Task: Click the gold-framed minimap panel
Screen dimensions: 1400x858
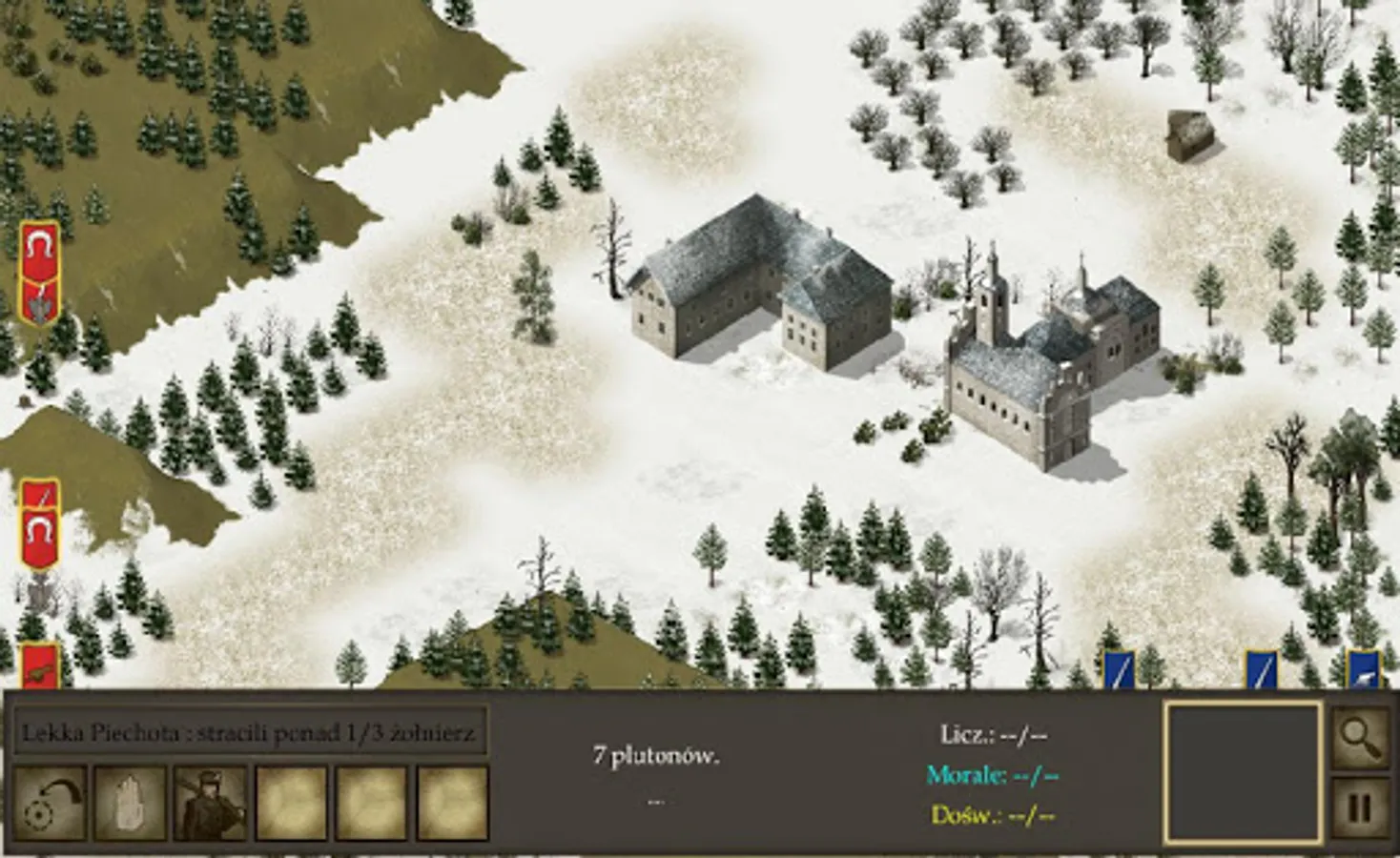Action: (1243, 773)
